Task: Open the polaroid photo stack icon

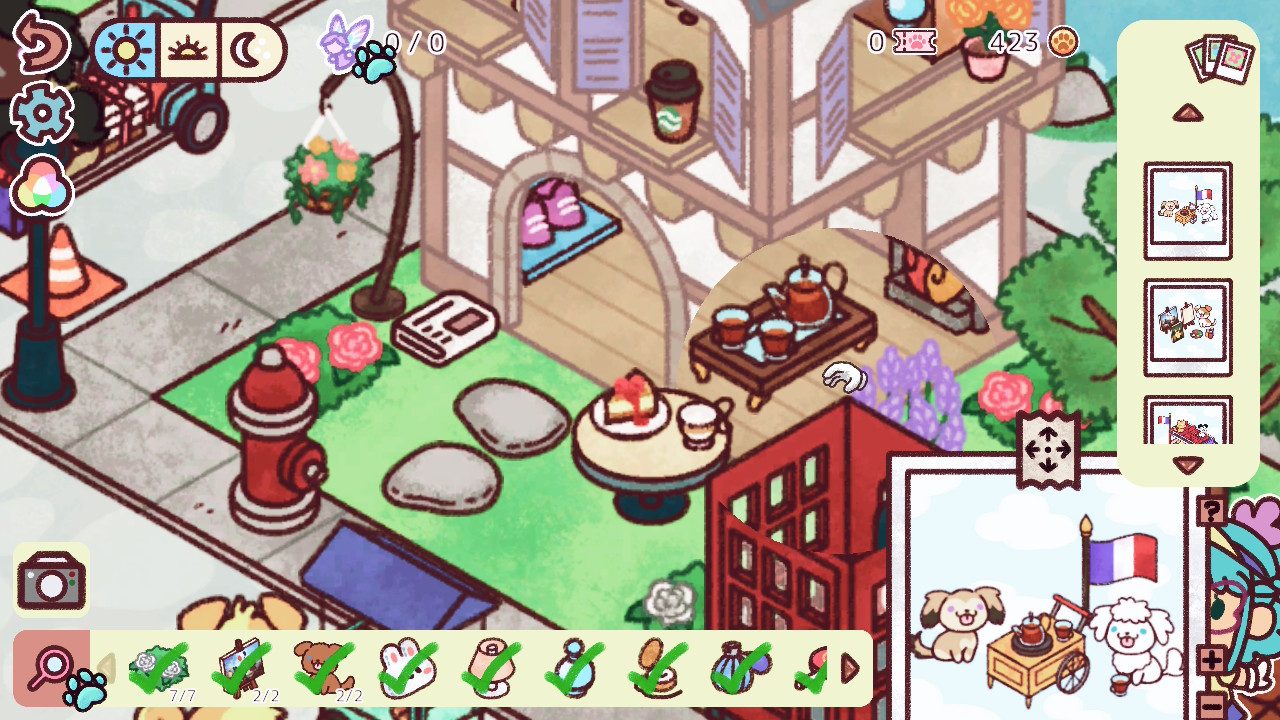Action: coord(1219,58)
